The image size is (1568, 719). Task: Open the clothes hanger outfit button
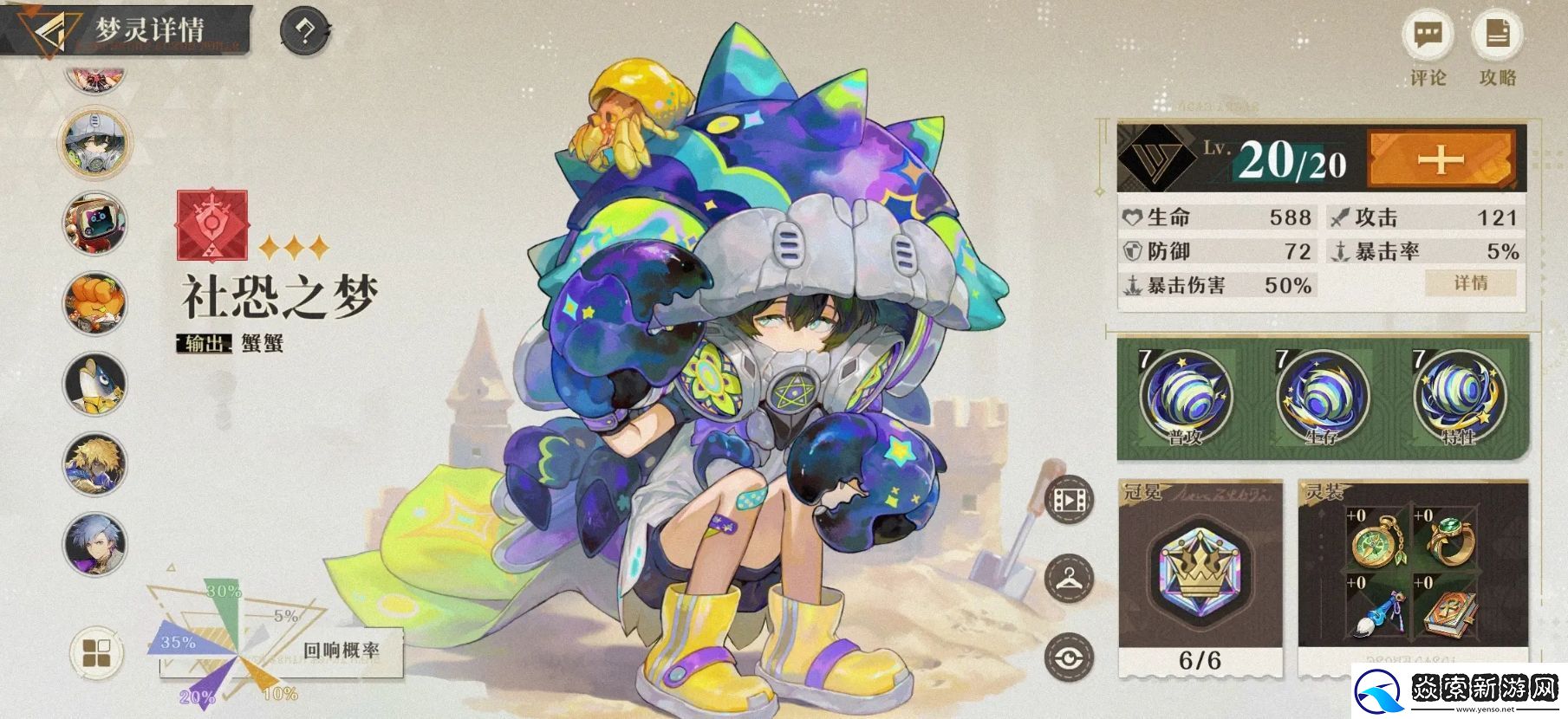(x=1070, y=578)
